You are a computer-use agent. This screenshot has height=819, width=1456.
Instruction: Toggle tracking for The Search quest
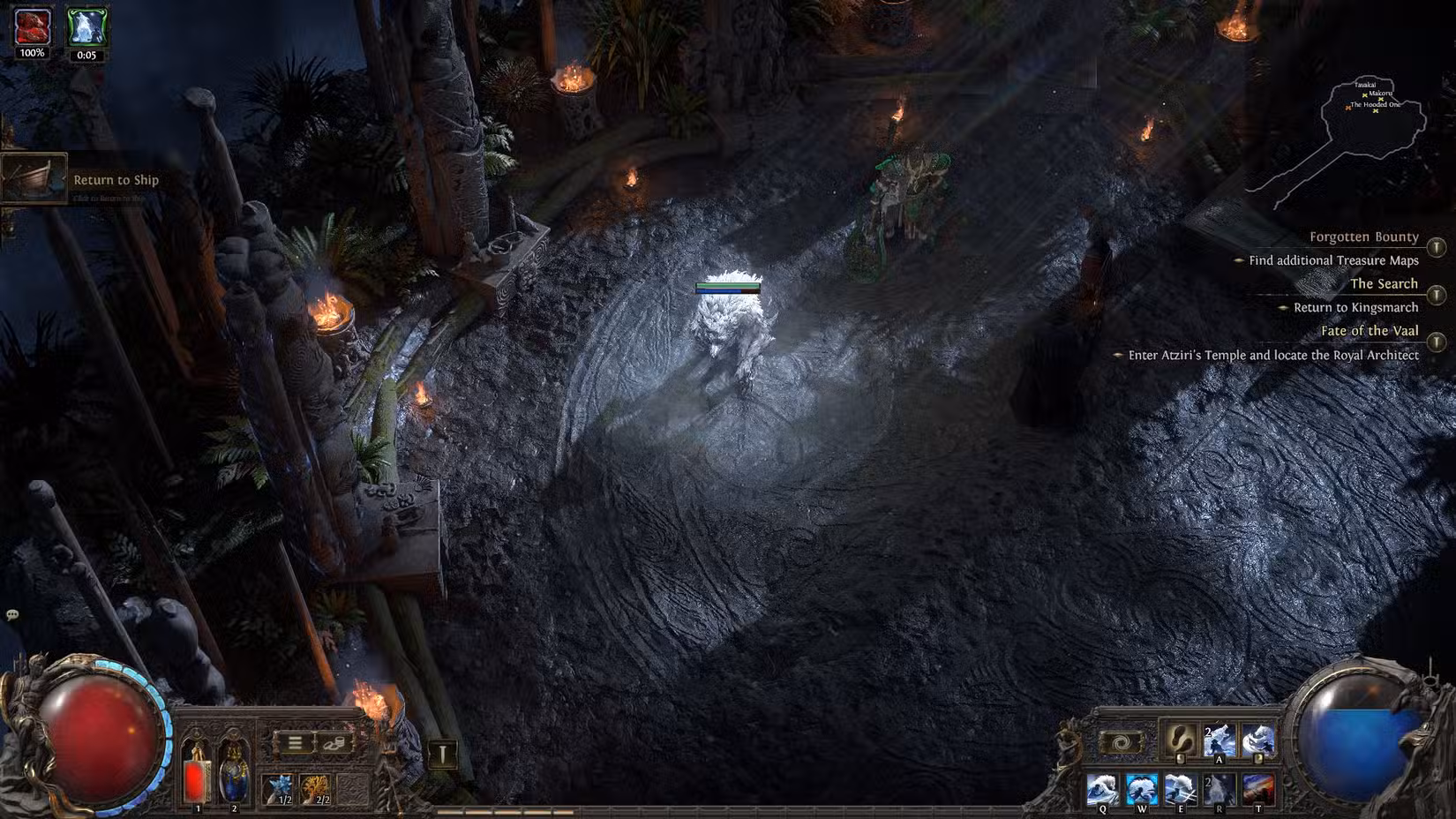(x=1437, y=294)
